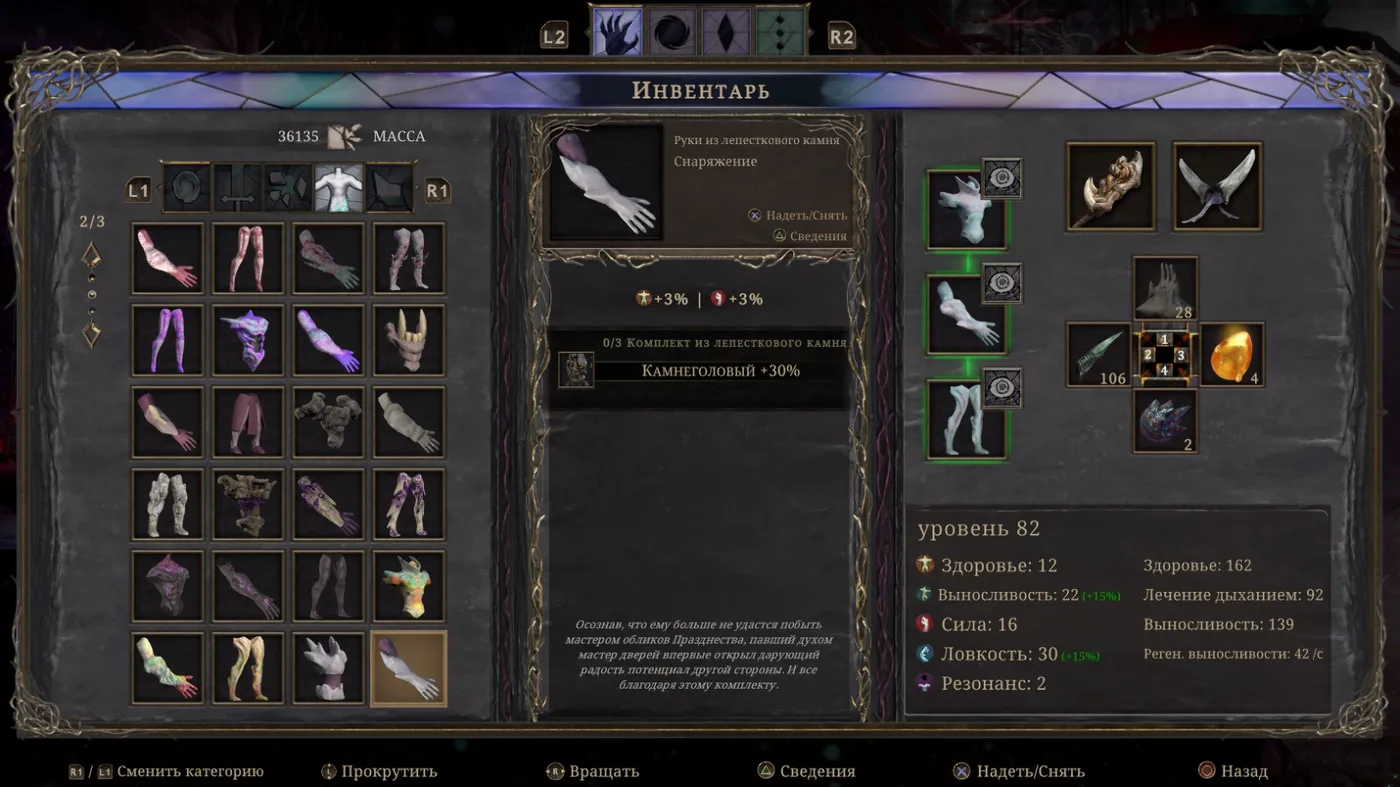The height and width of the screenshot is (787, 1400).
Task: Choose the dark red trousers item
Action: point(248,422)
